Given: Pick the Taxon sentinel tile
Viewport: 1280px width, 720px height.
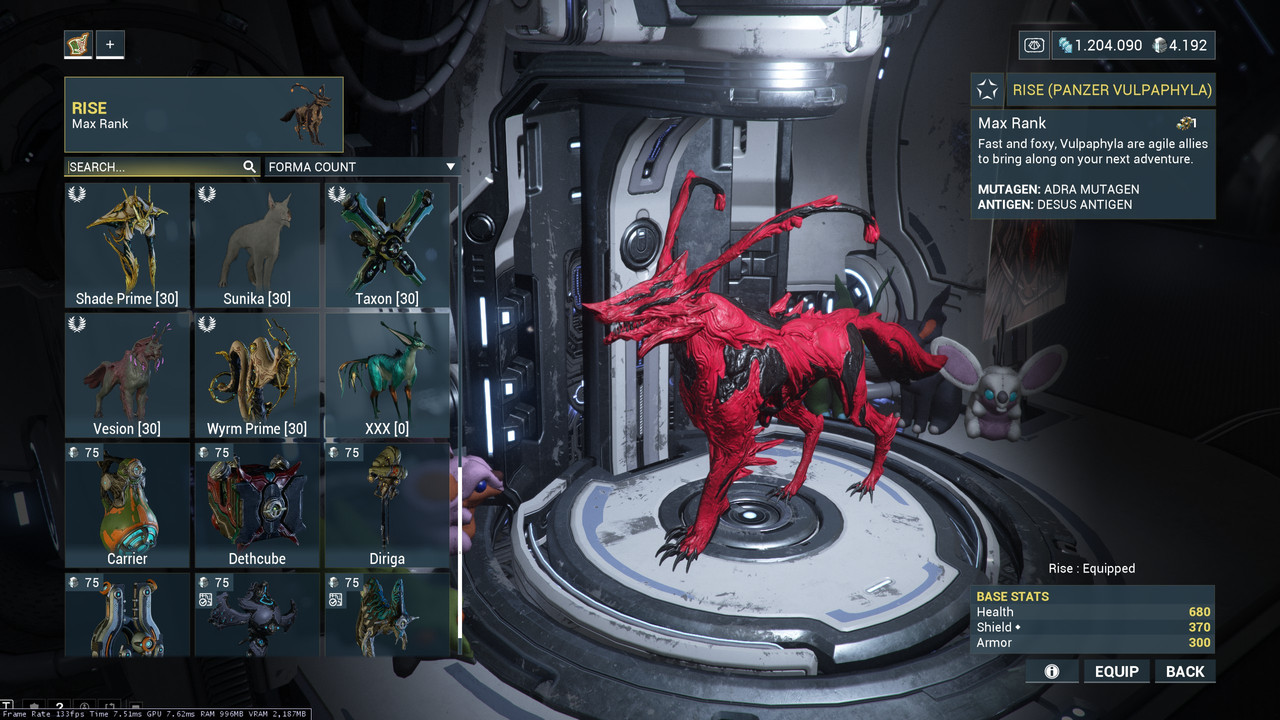Looking at the screenshot, I should point(387,245).
